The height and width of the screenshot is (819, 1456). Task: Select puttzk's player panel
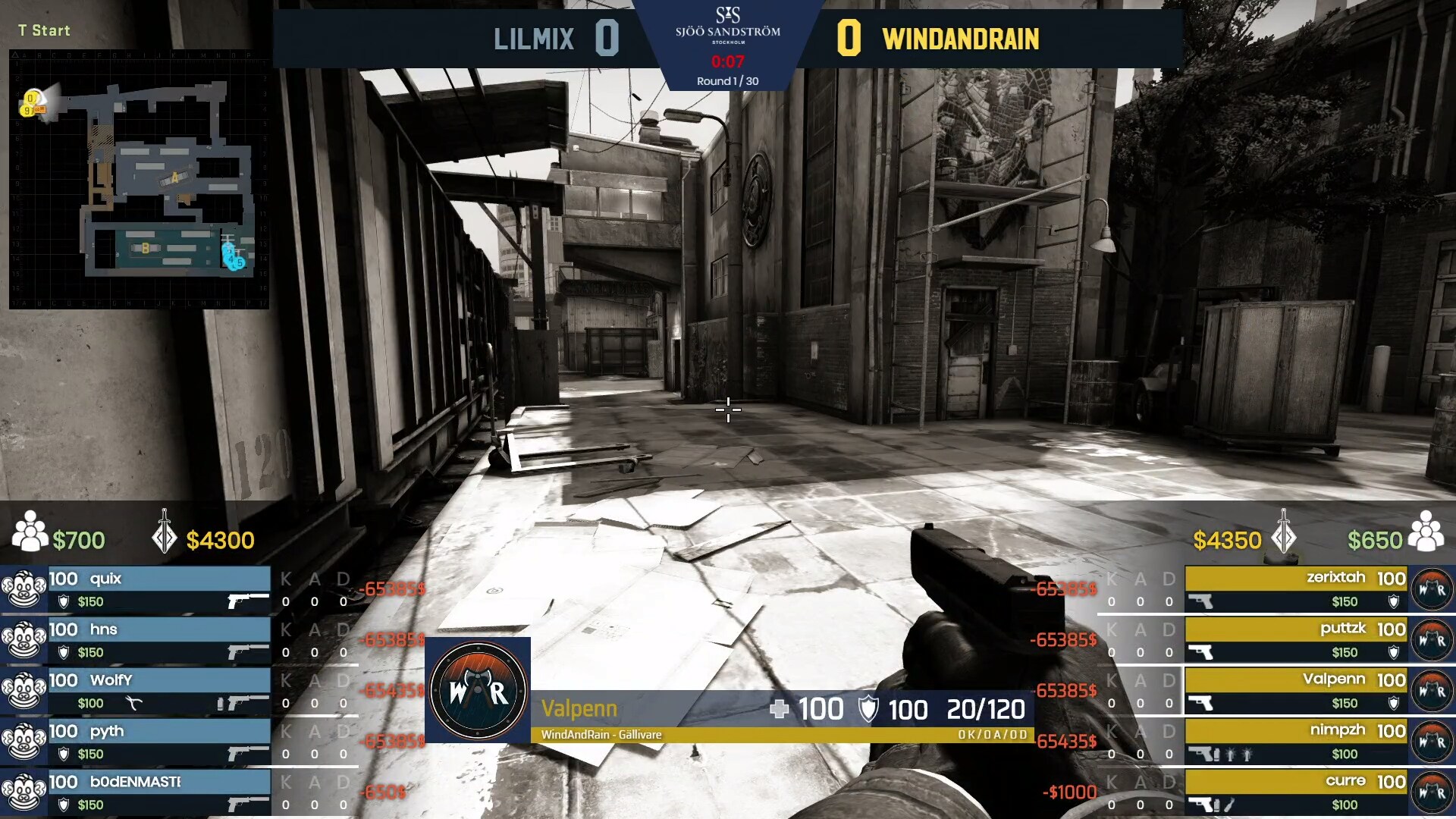[x=1296, y=640]
